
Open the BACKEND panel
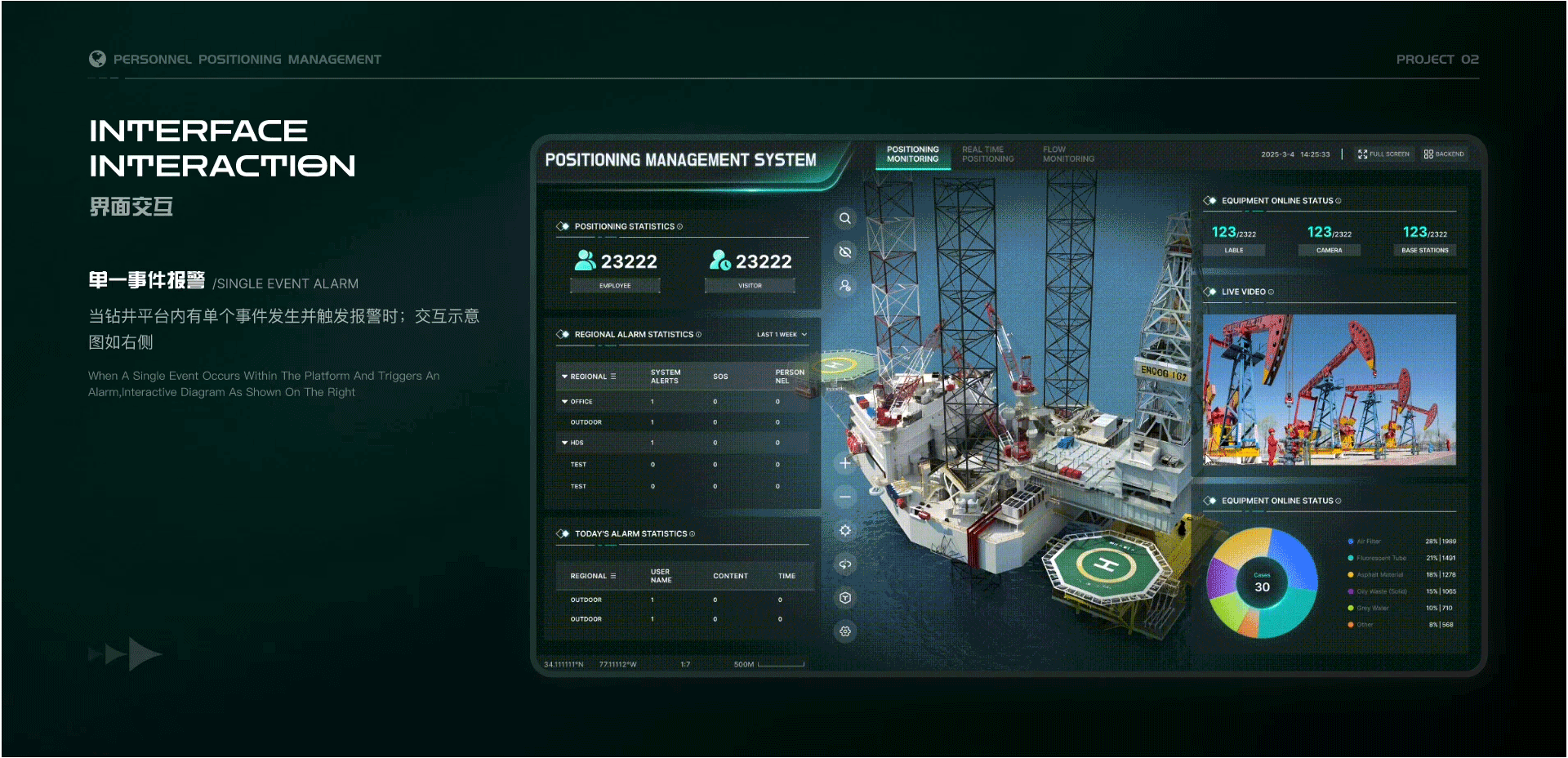pos(1443,154)
